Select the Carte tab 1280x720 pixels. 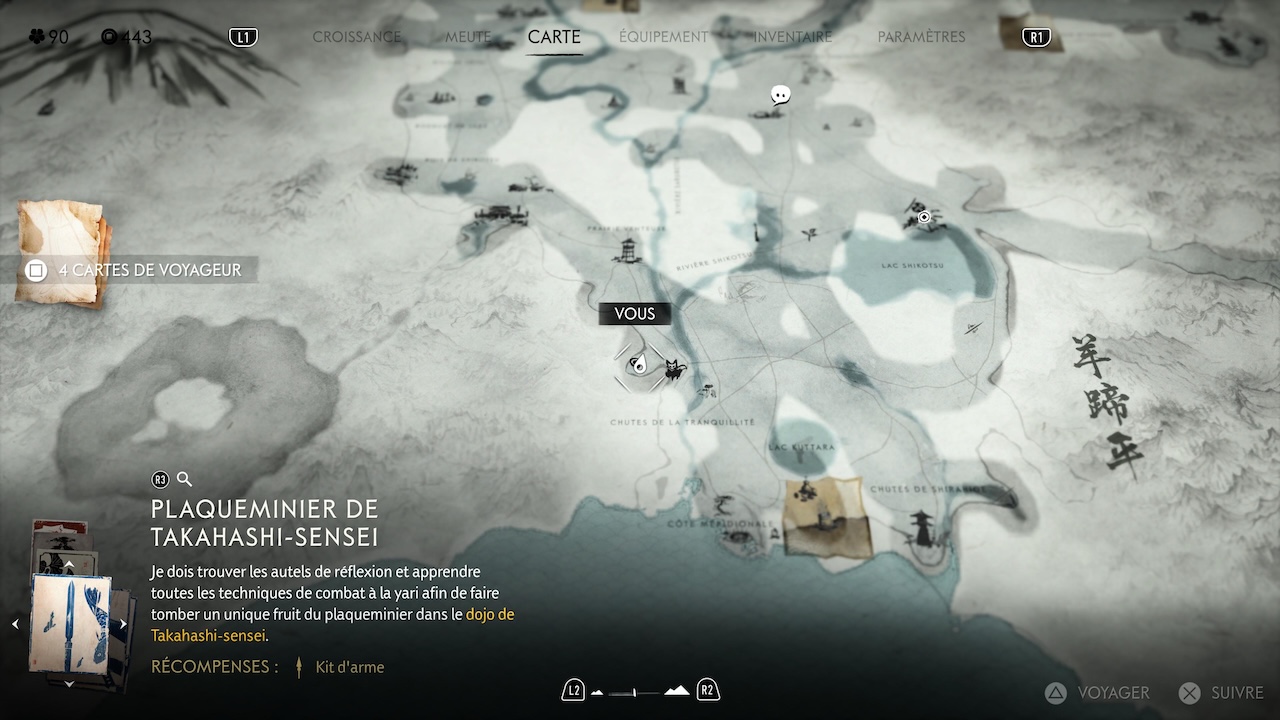click(554, 37)
